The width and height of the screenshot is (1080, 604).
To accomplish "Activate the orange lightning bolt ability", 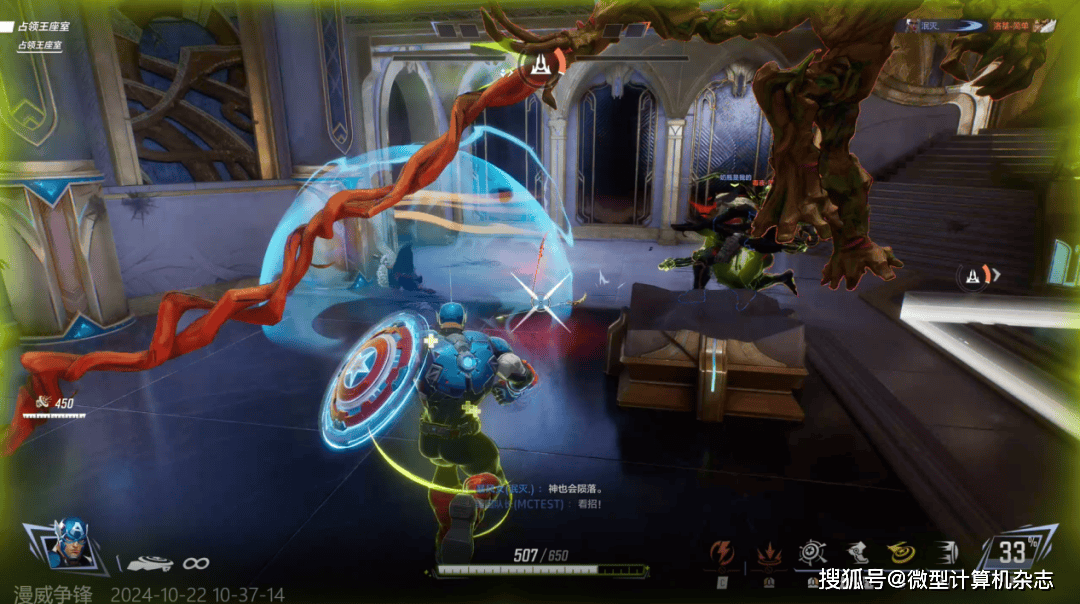I will pos(721,552).
